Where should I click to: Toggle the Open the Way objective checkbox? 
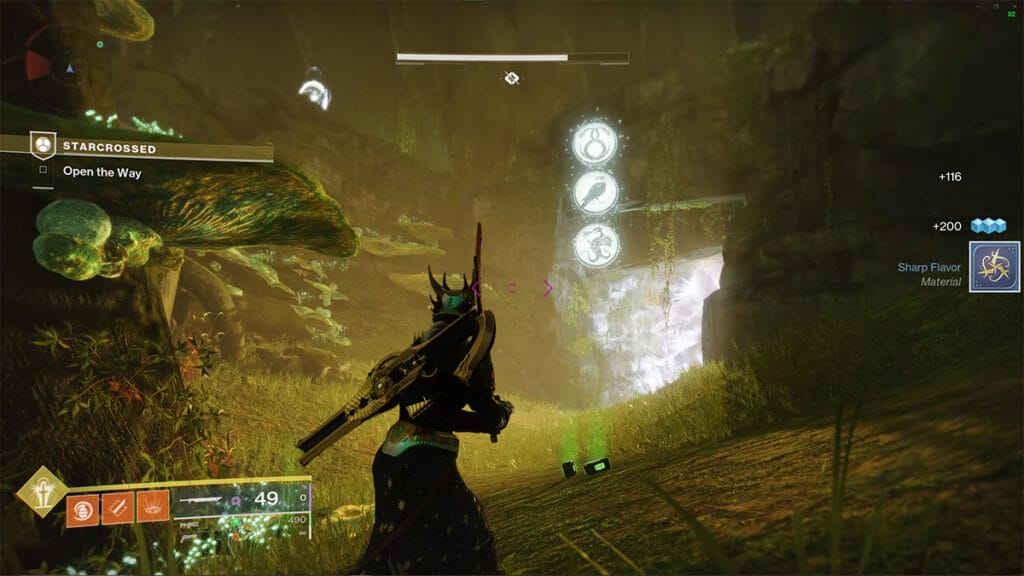[43, 171]
